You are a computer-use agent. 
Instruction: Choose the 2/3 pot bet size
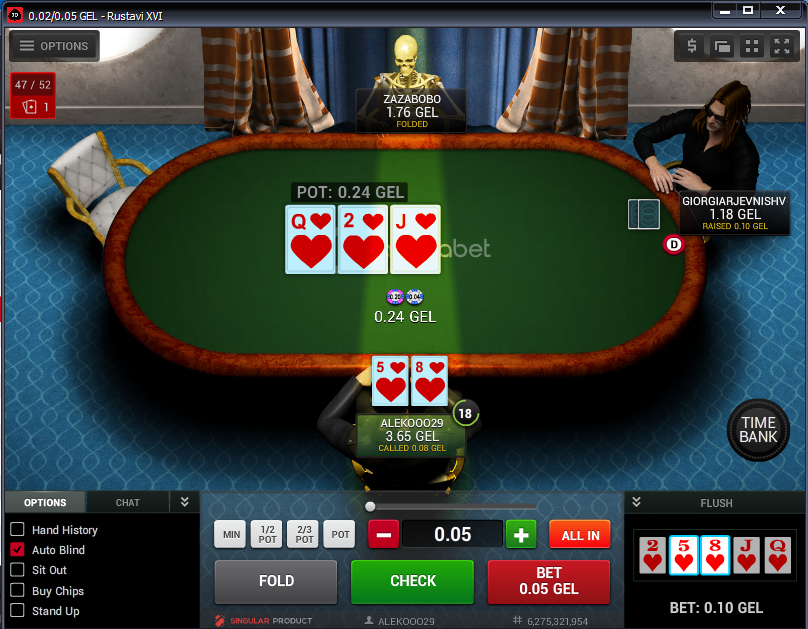click(x=304, y=535)
